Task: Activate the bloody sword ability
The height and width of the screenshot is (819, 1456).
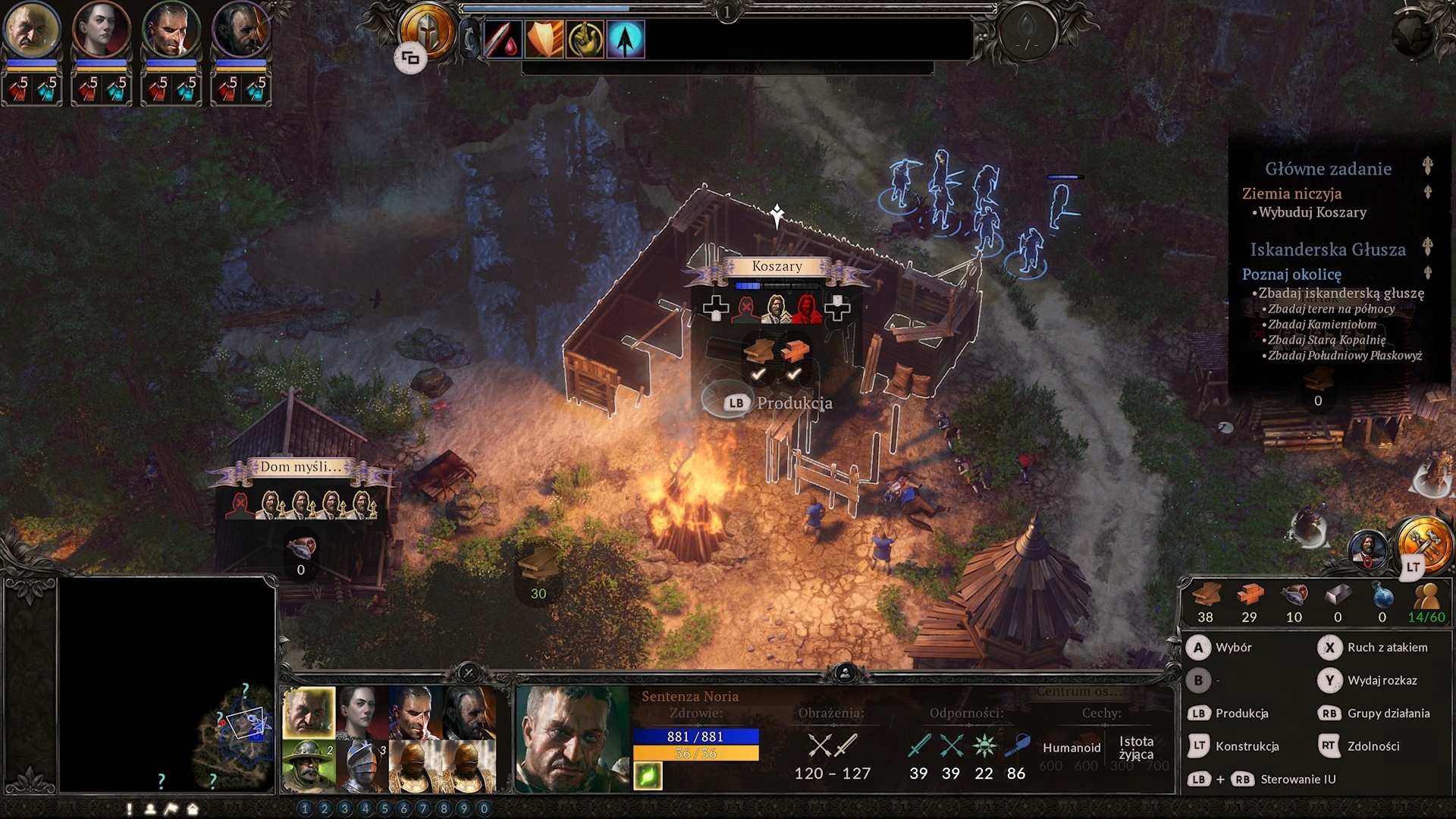Action: 501,39
